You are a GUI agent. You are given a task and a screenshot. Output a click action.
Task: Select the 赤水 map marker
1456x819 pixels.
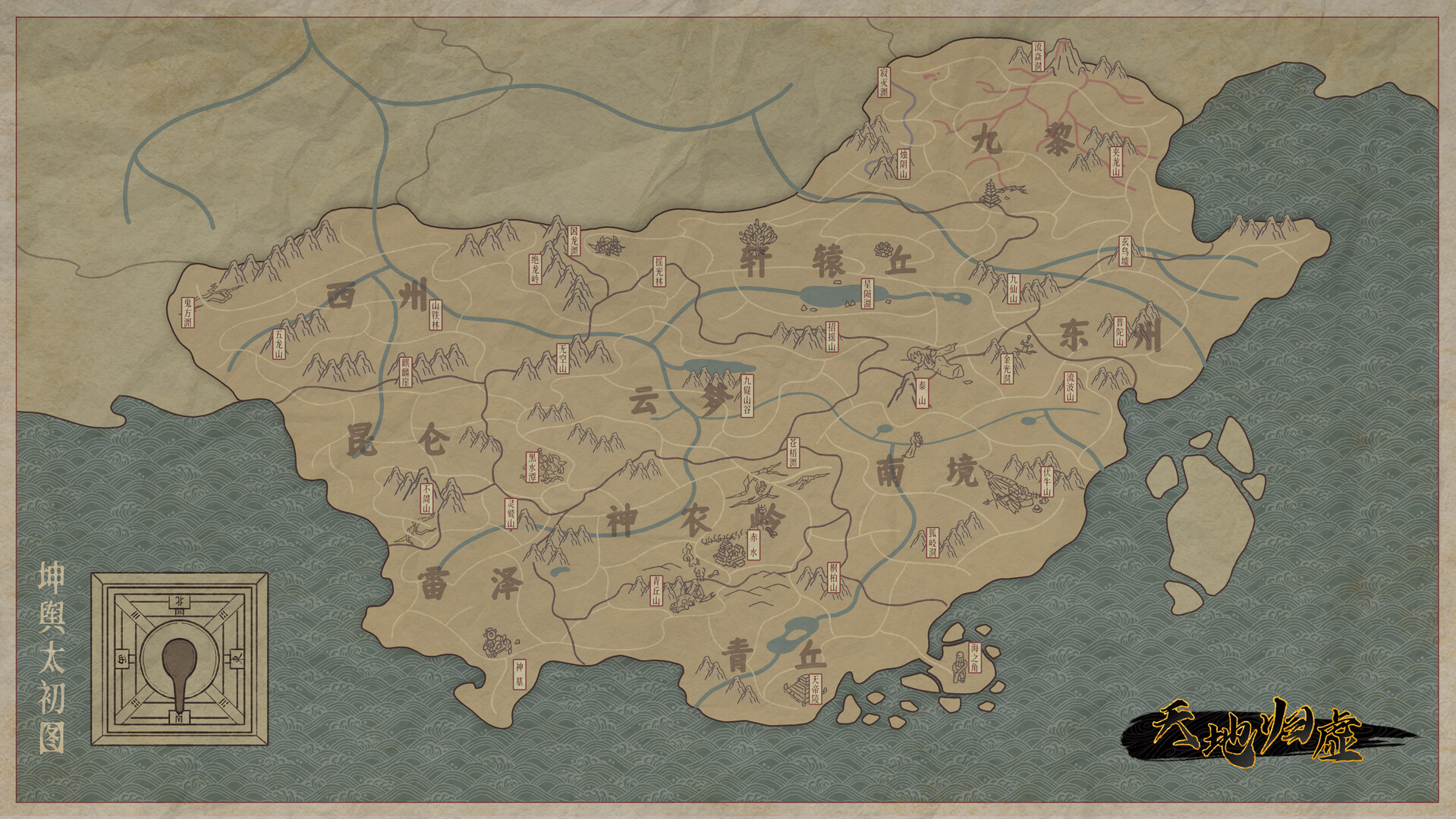point(753,544)
